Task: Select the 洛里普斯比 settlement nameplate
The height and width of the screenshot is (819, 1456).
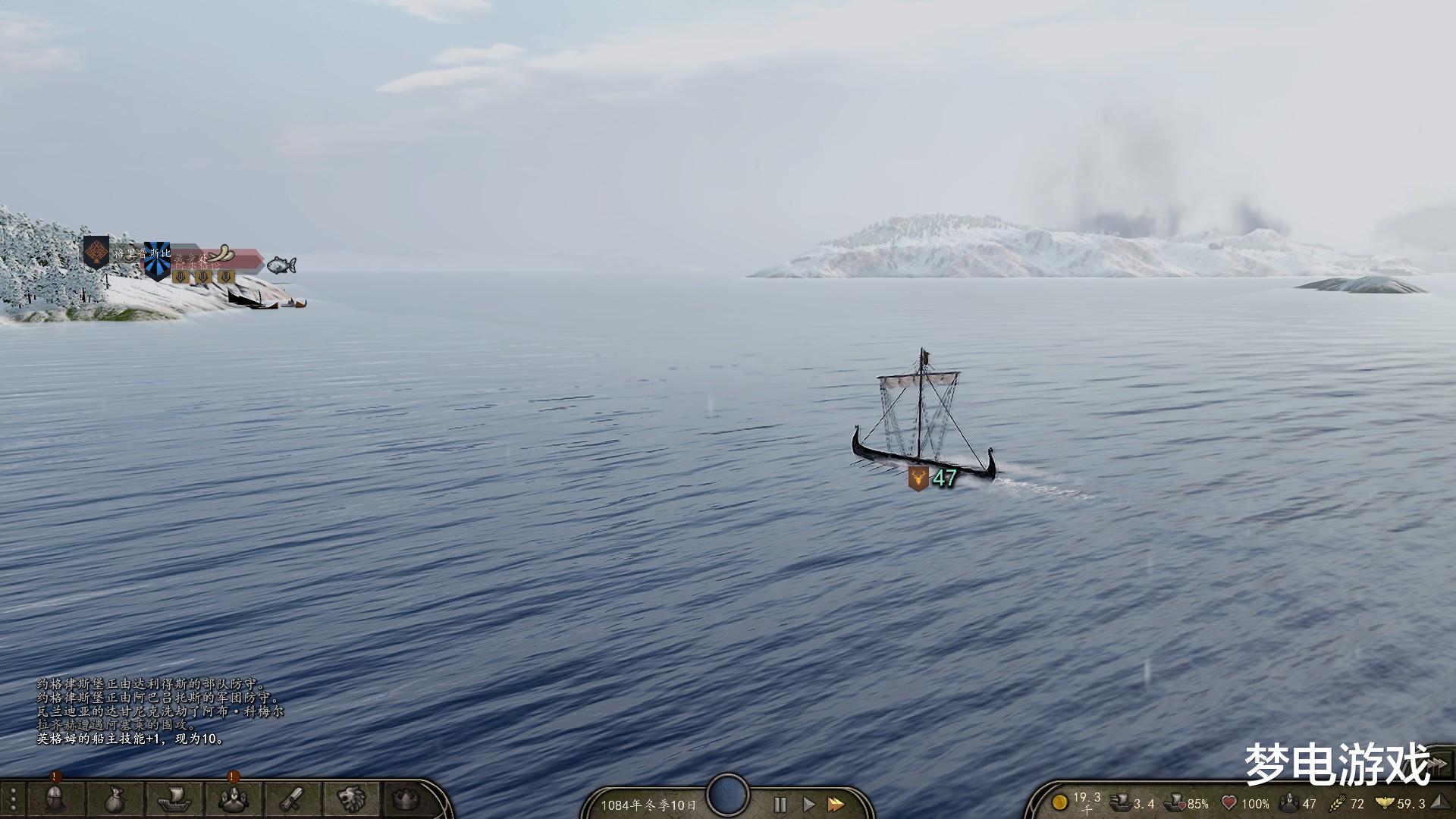Action: (140, 253)
